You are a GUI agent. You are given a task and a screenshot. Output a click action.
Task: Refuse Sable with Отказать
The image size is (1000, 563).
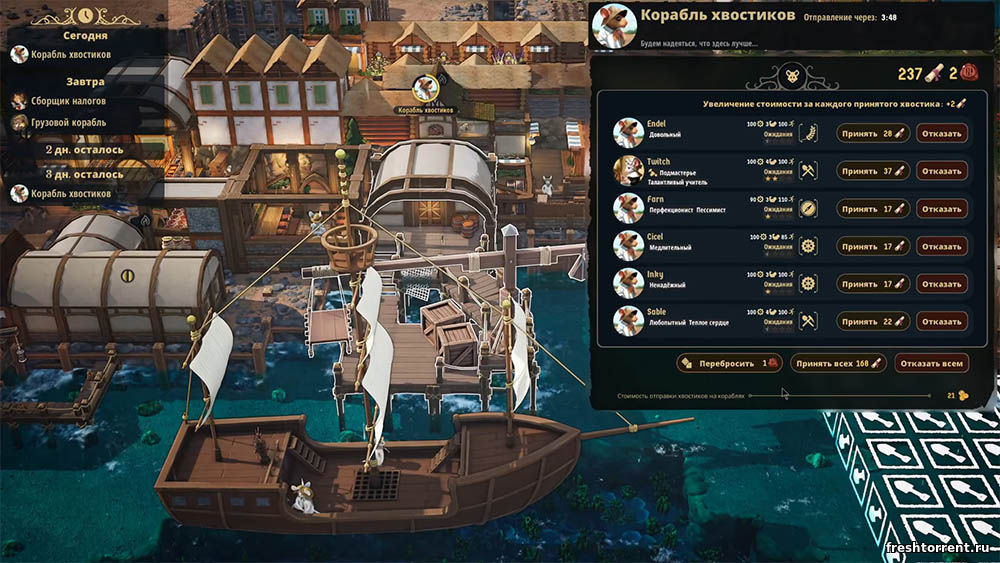[941, 321]
